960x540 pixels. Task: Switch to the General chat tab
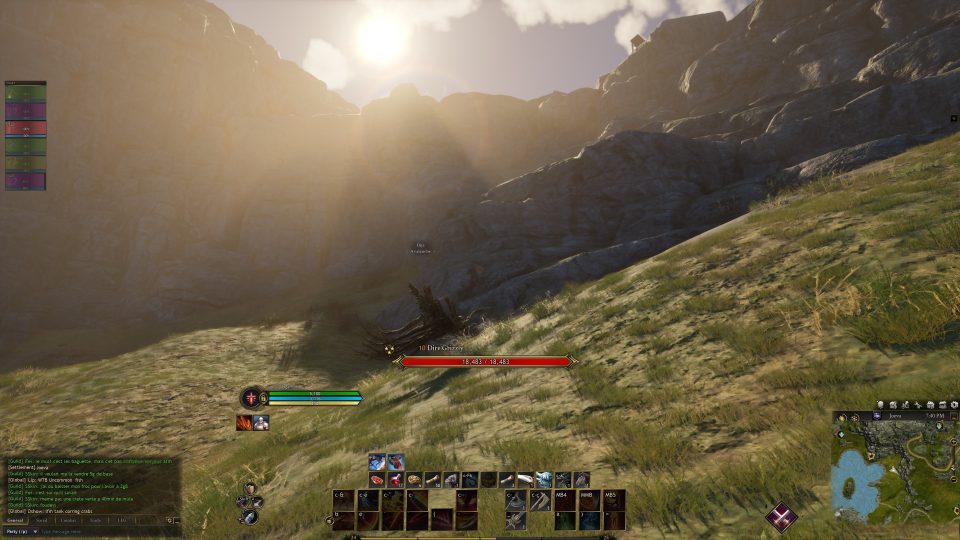(x=16, y=520)
